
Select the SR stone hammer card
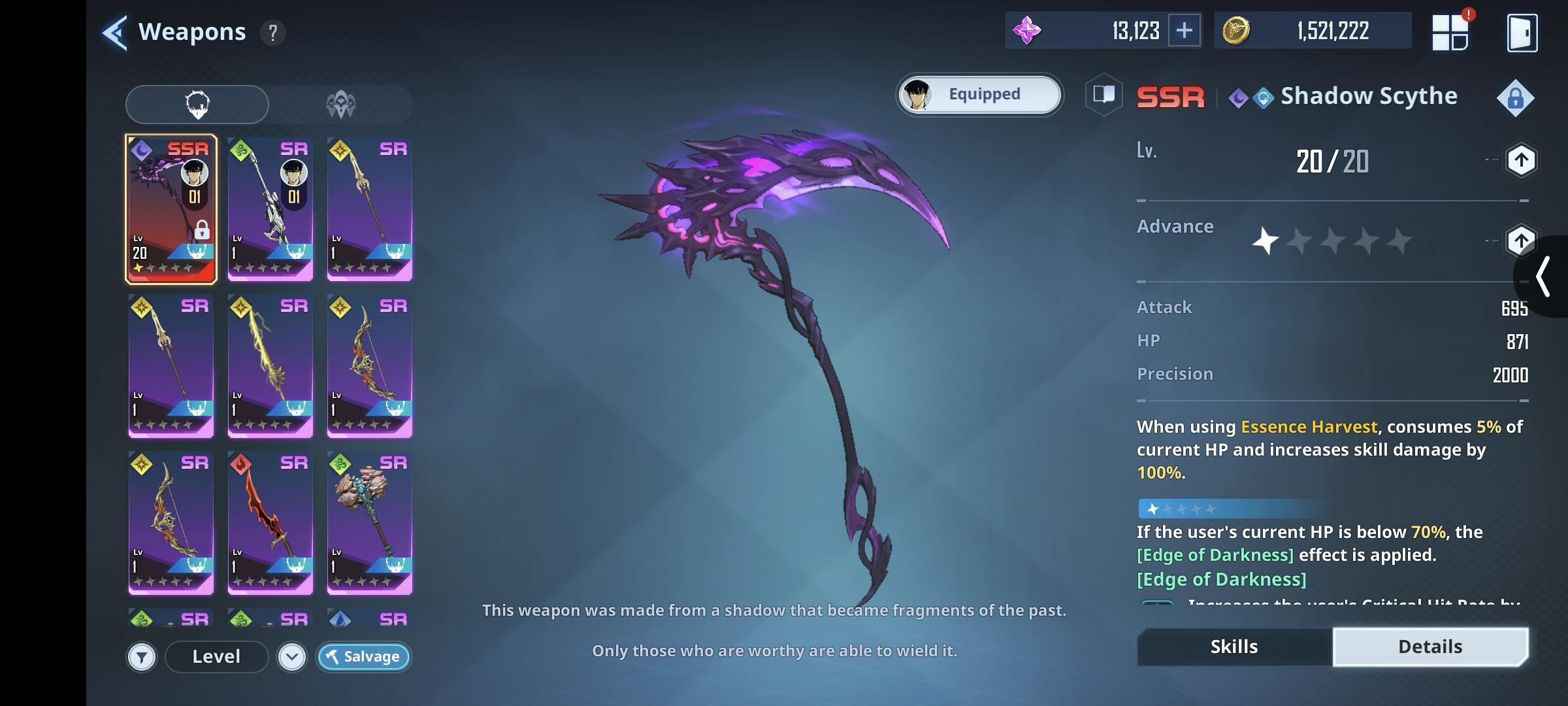369,522
